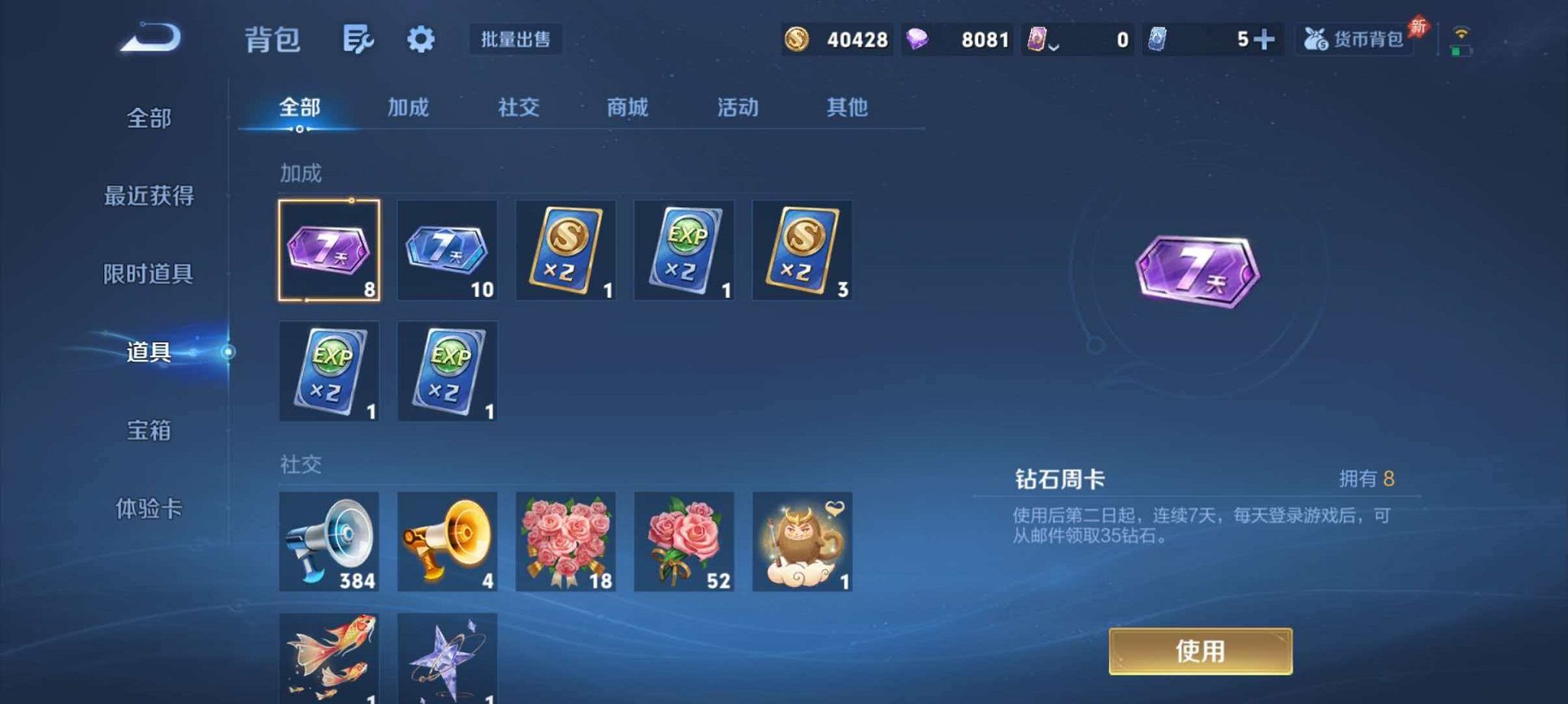Image resolution: width=1568 pixels, height=704 pixels.
Task: Open the 货币背包 currency bag
Action: (1354, 40)
